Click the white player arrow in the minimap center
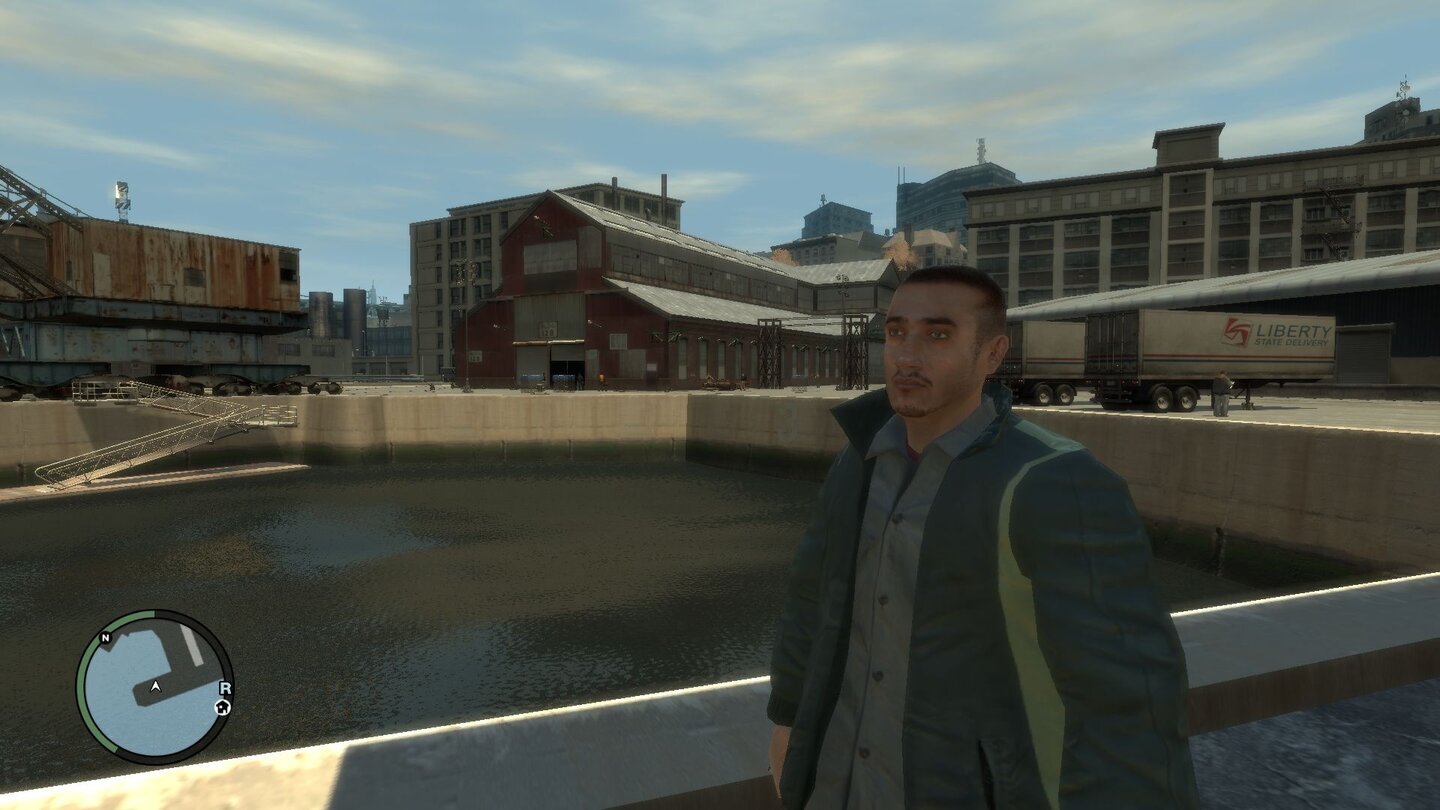This screenshot has height=810, width=1440. click(155, 687)
